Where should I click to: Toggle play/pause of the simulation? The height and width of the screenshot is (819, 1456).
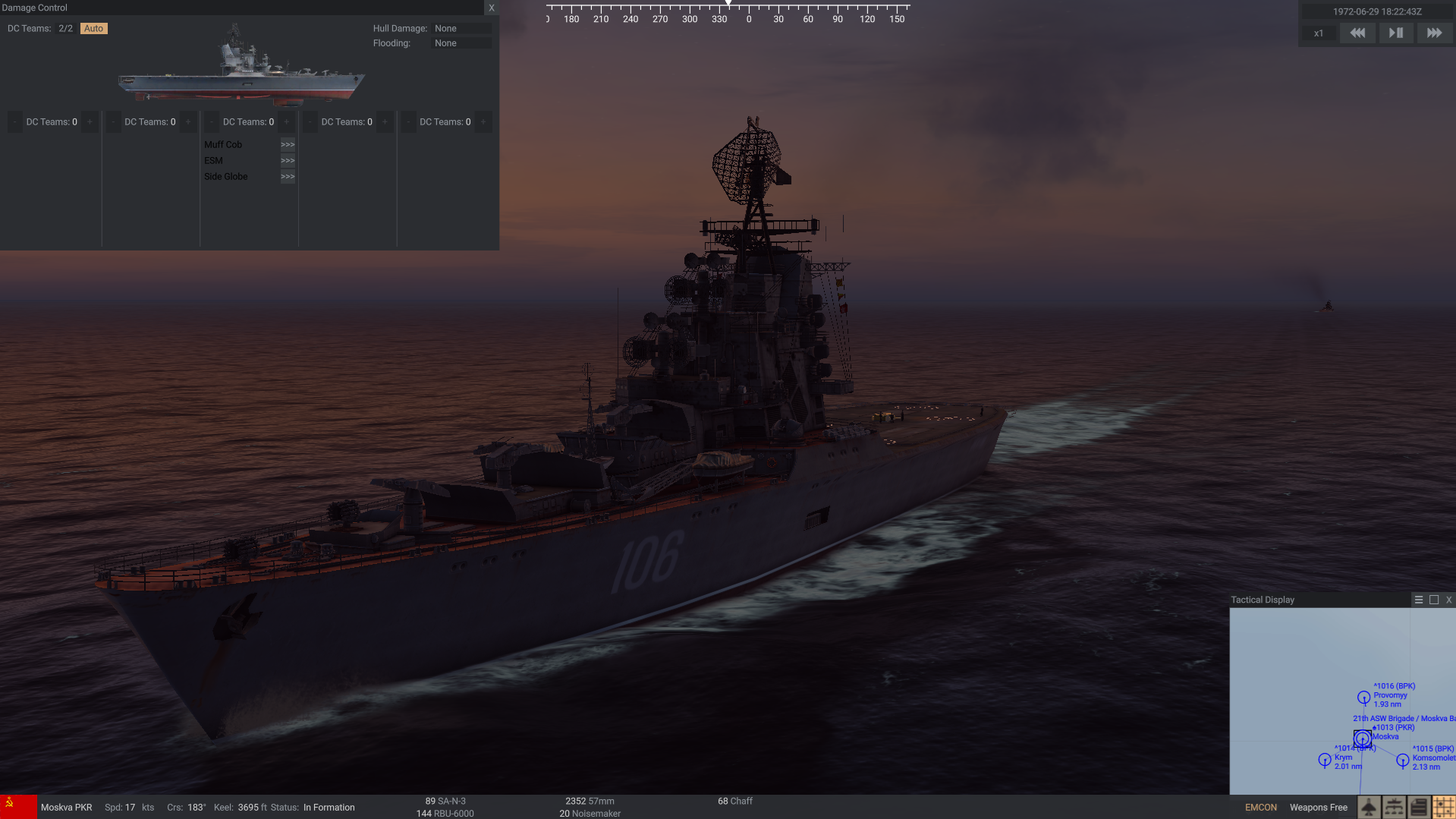1395,33
